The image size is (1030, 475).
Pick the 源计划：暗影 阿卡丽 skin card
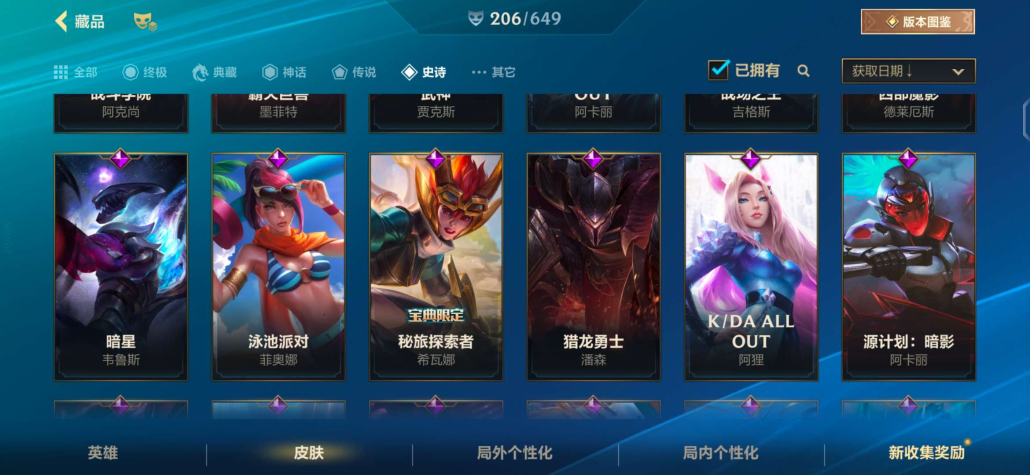(x=908, y=266)
